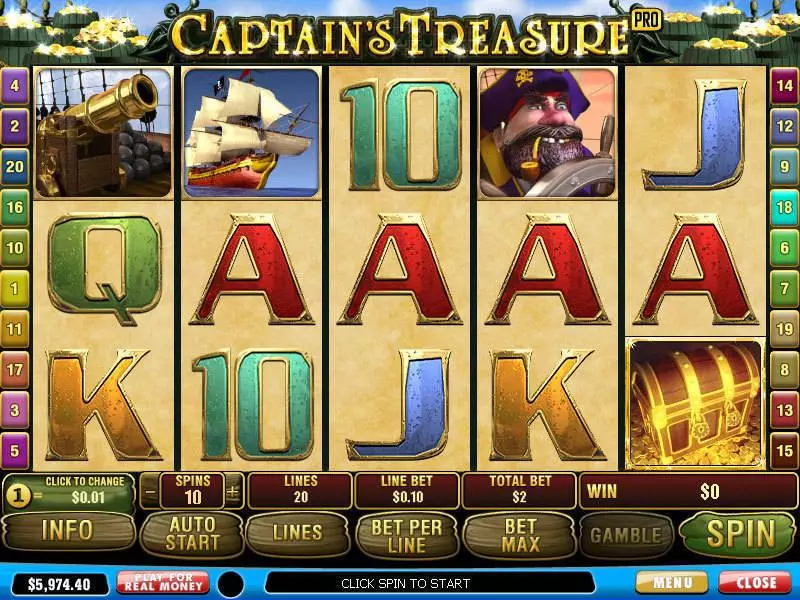Screen dimensions: 800x600
Task: Select payline number 15 marker
Action: point(784,451)
